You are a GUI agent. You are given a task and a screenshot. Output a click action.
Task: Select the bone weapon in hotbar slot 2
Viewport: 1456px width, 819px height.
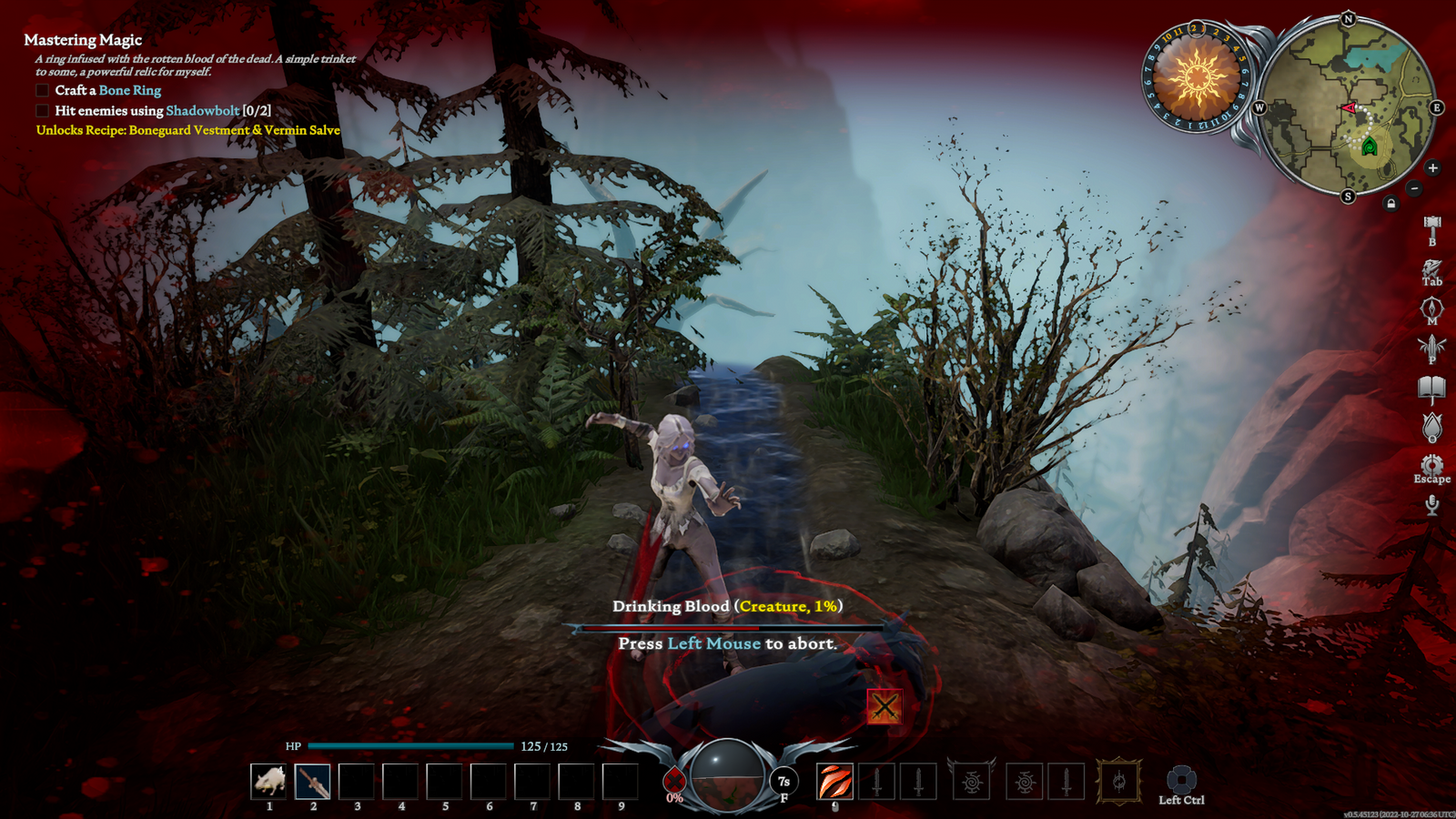[x=312, y=781]
